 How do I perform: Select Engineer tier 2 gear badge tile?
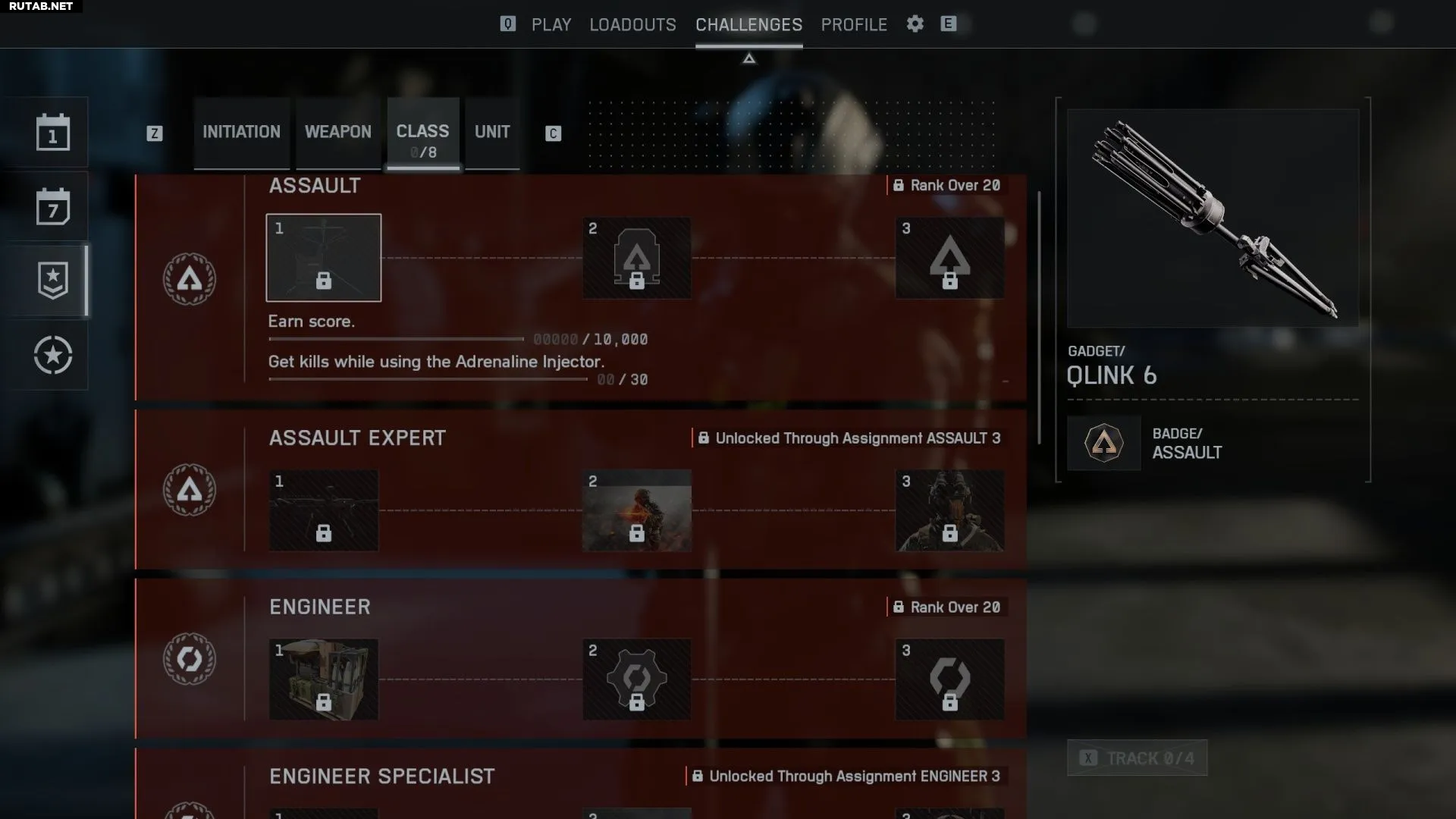(x=636, y=679)
